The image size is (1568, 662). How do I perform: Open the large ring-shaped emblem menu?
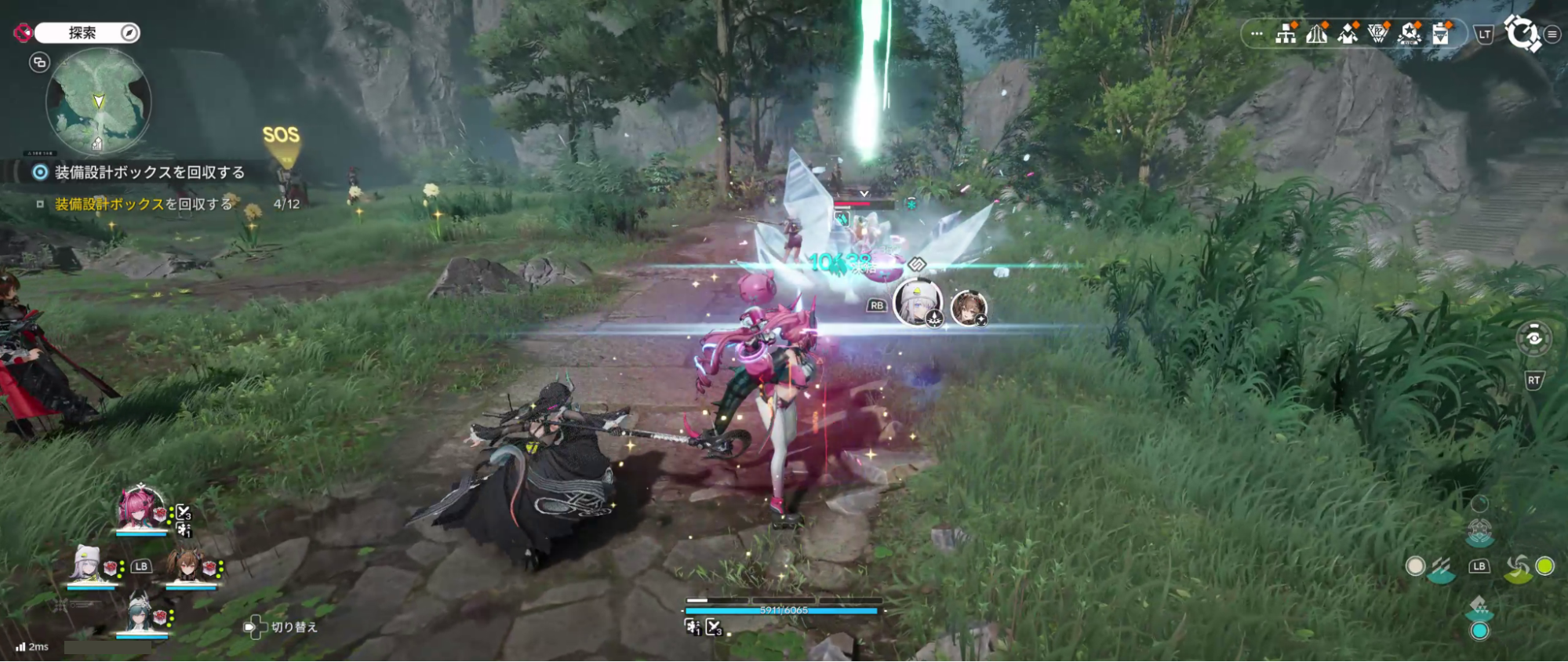(x=1522, y=34)
